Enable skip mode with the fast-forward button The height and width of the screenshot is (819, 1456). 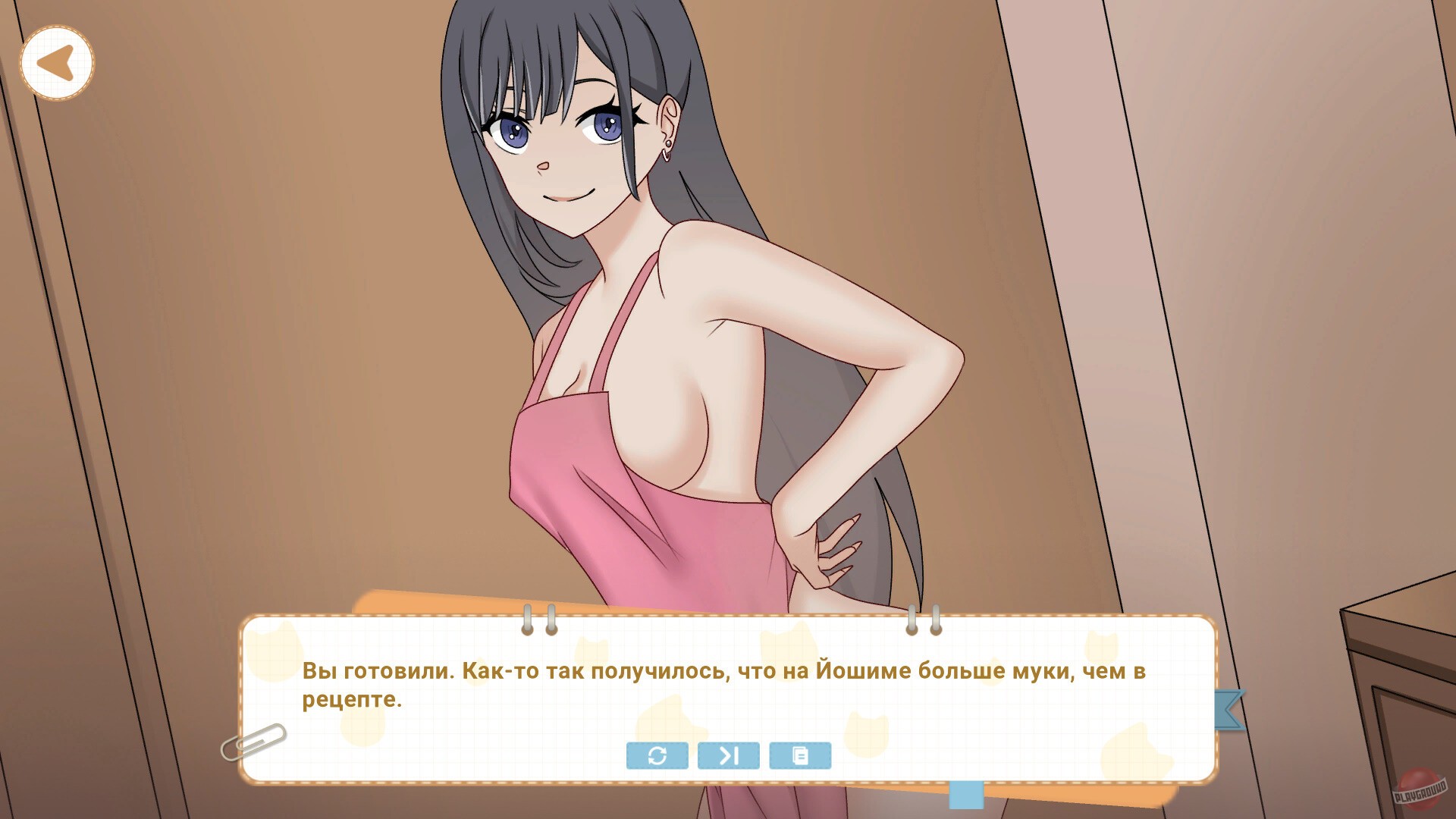pos(728,755)
